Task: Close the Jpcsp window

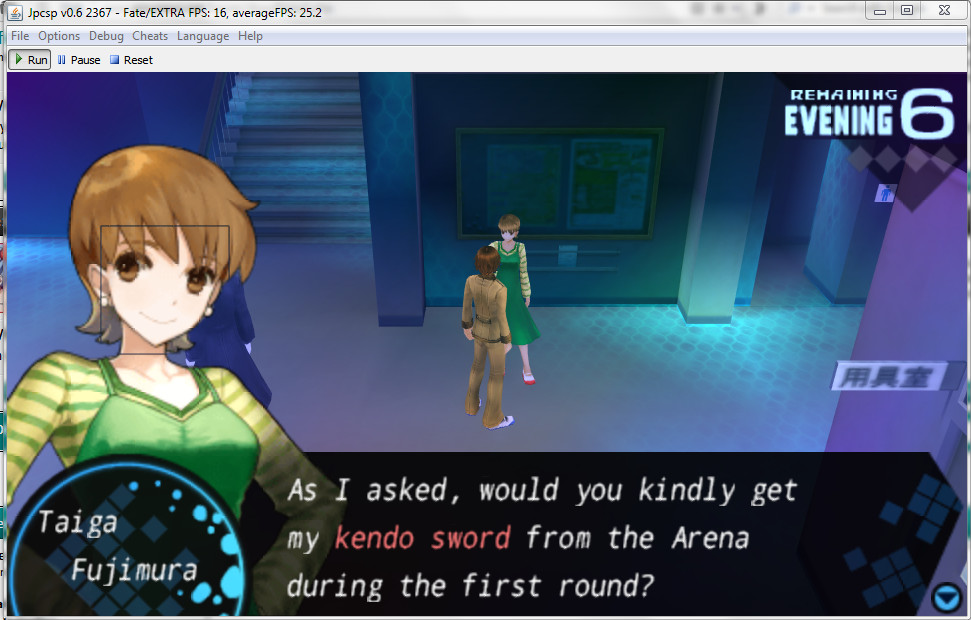Action: (944, 10)
